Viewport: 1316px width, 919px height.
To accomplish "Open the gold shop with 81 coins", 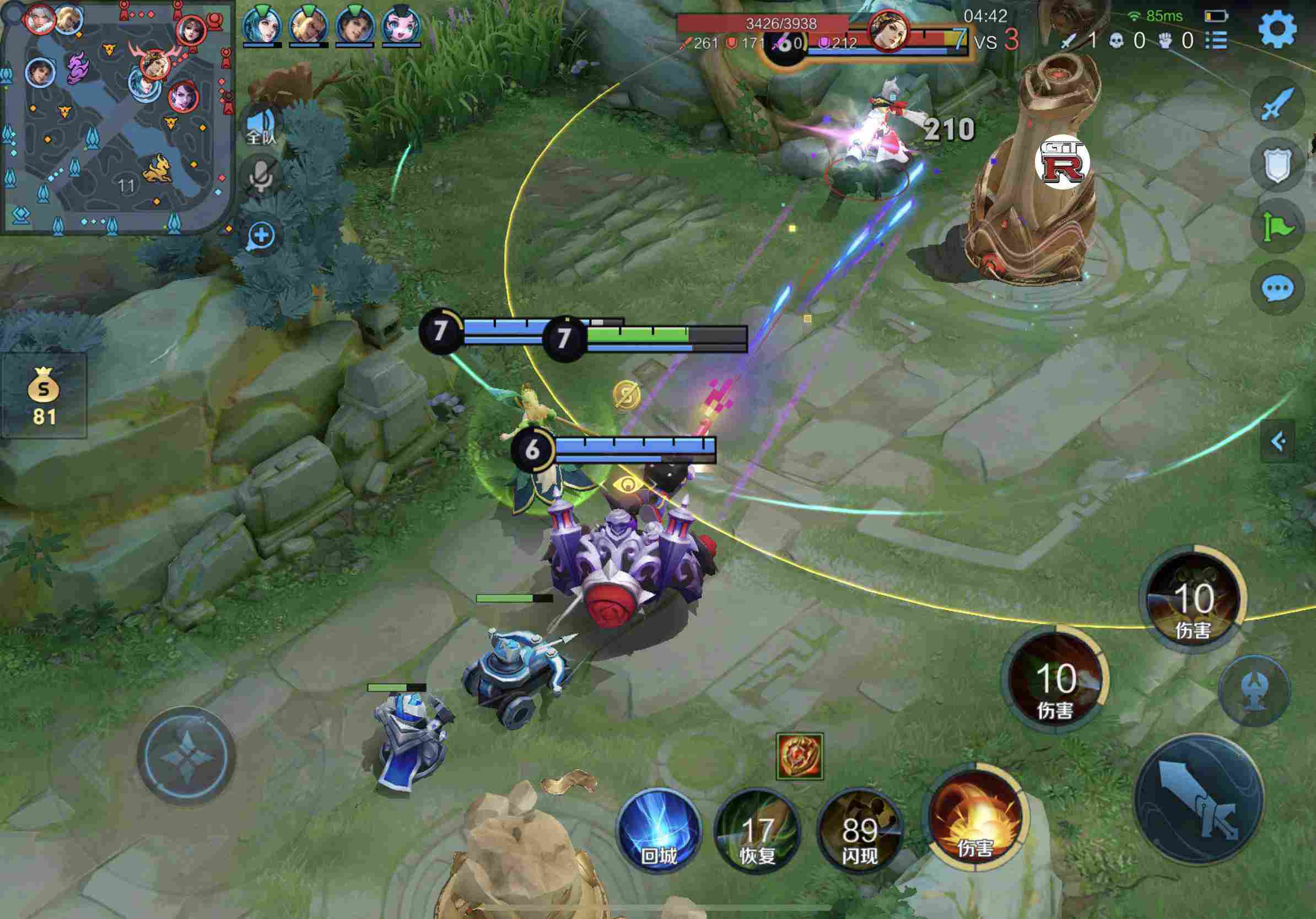I will point(44,396).
